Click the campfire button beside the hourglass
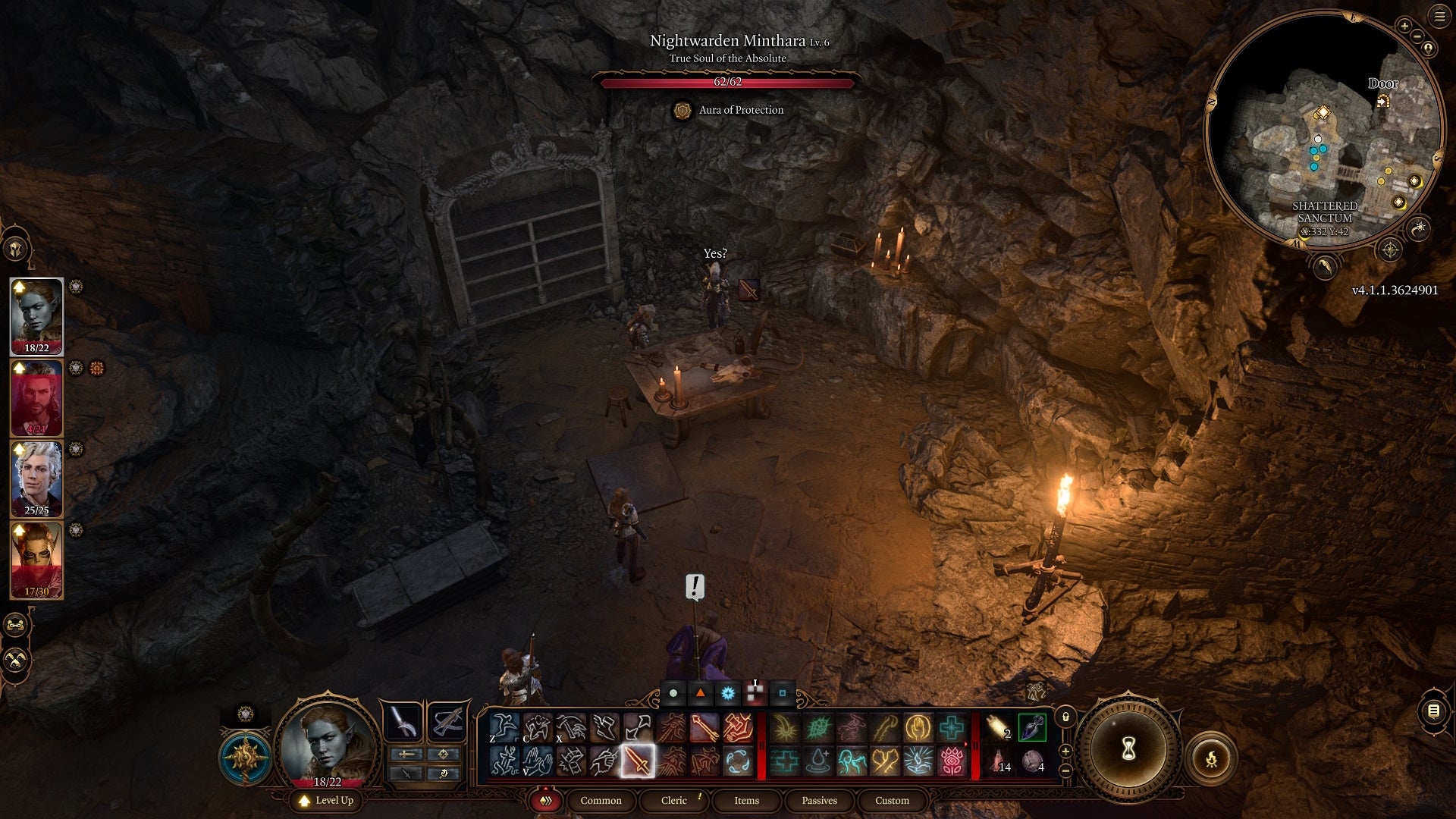Screen dimensions: 1456x819 (x=1211, y=758)
